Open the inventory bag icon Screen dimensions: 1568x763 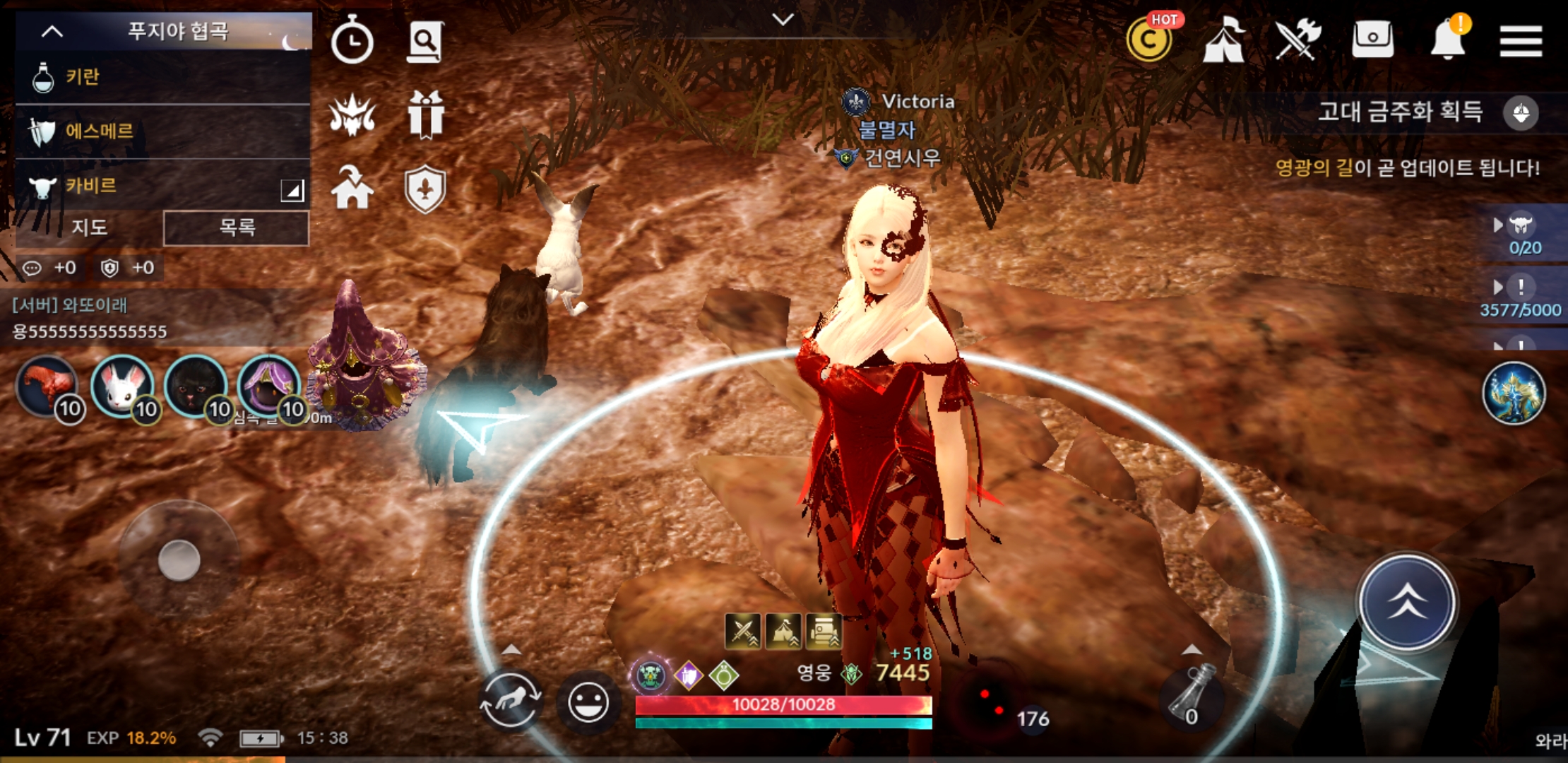1372,40
